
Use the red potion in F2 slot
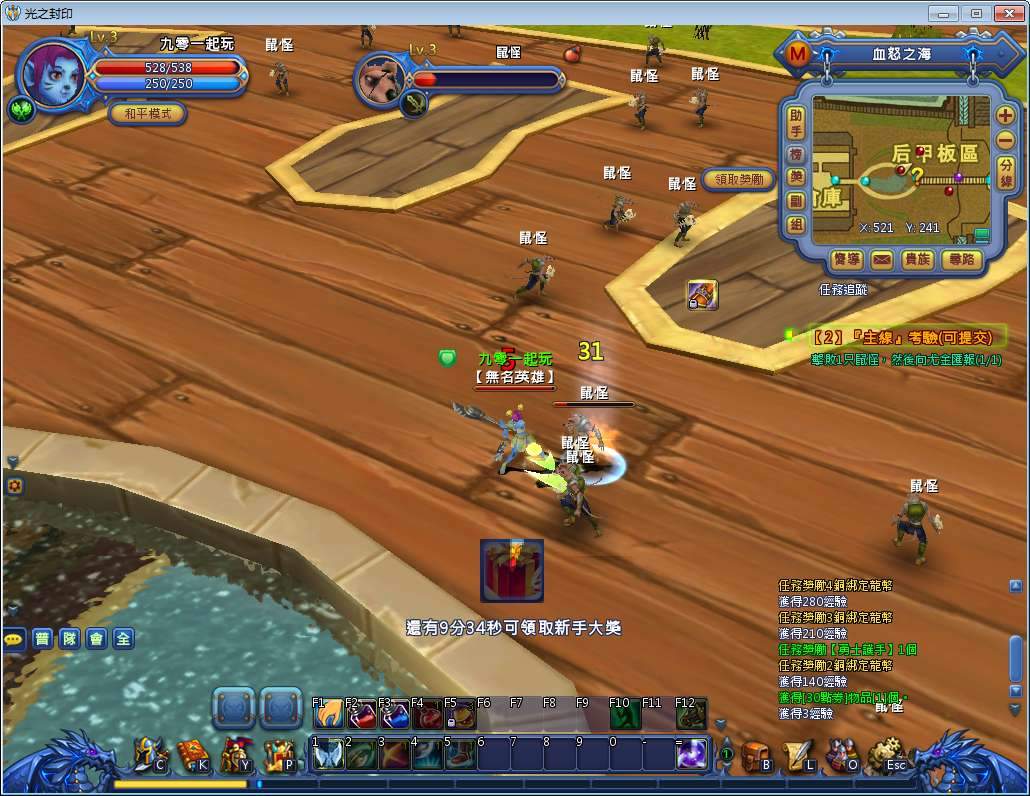pyautogui.click(x=360, y=715)
